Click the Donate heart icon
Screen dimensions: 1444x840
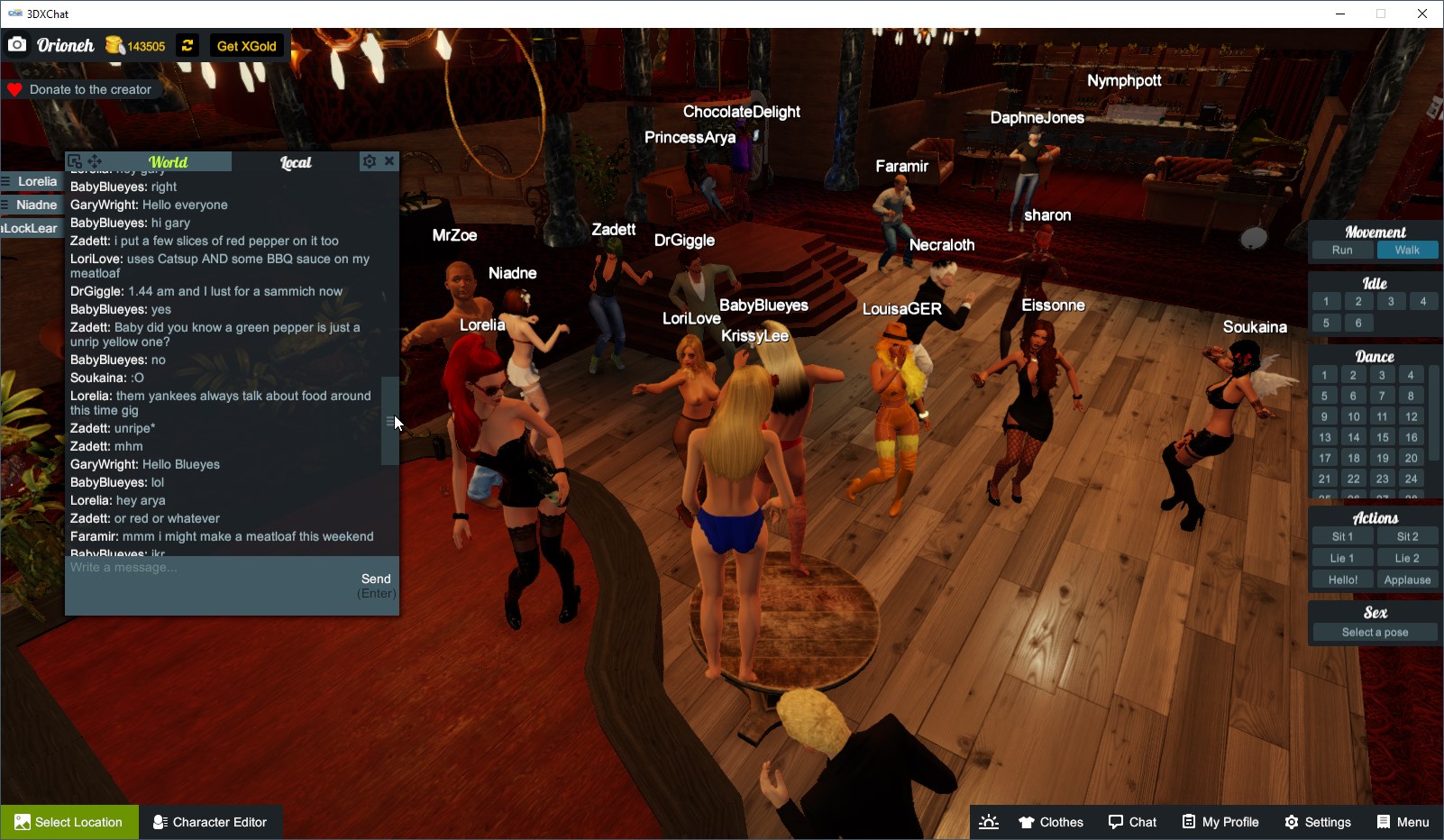point(14,88)
